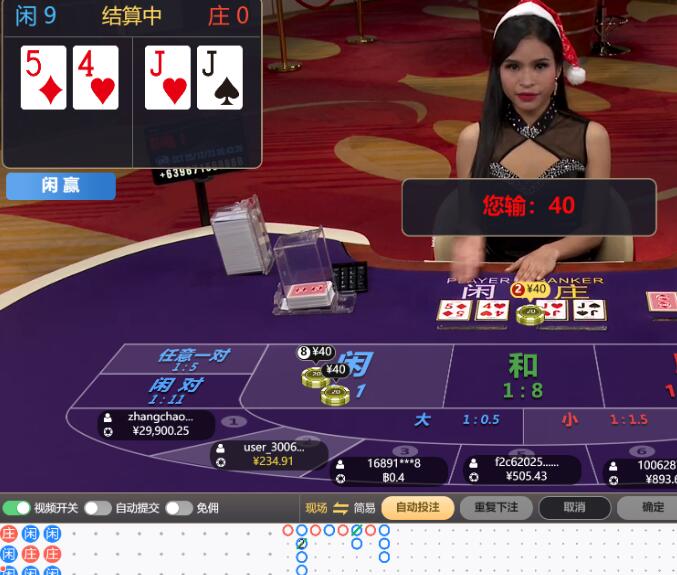Turn on the 免佣 commission-free toggle

coord(179,508)
